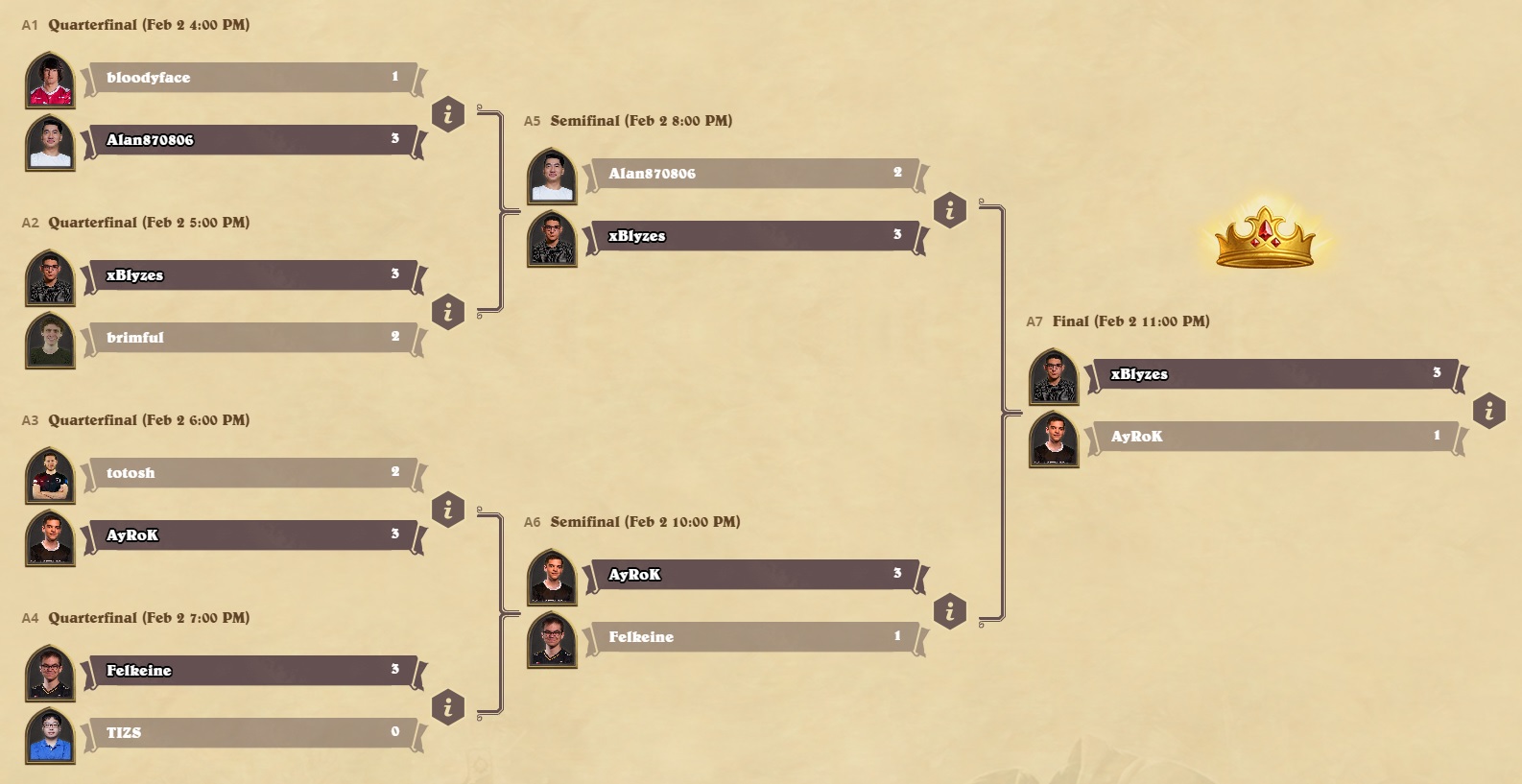Show details for the A6 semifinal

(x=950, y=610)
